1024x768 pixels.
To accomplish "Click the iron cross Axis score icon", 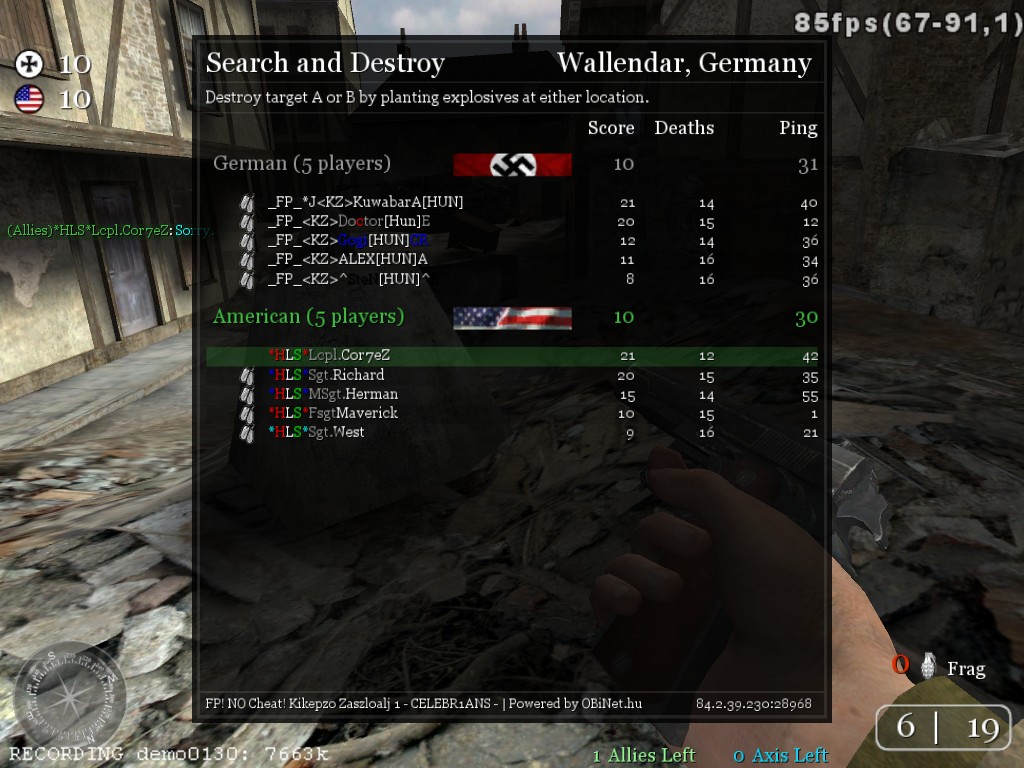I will coord(30,65).
